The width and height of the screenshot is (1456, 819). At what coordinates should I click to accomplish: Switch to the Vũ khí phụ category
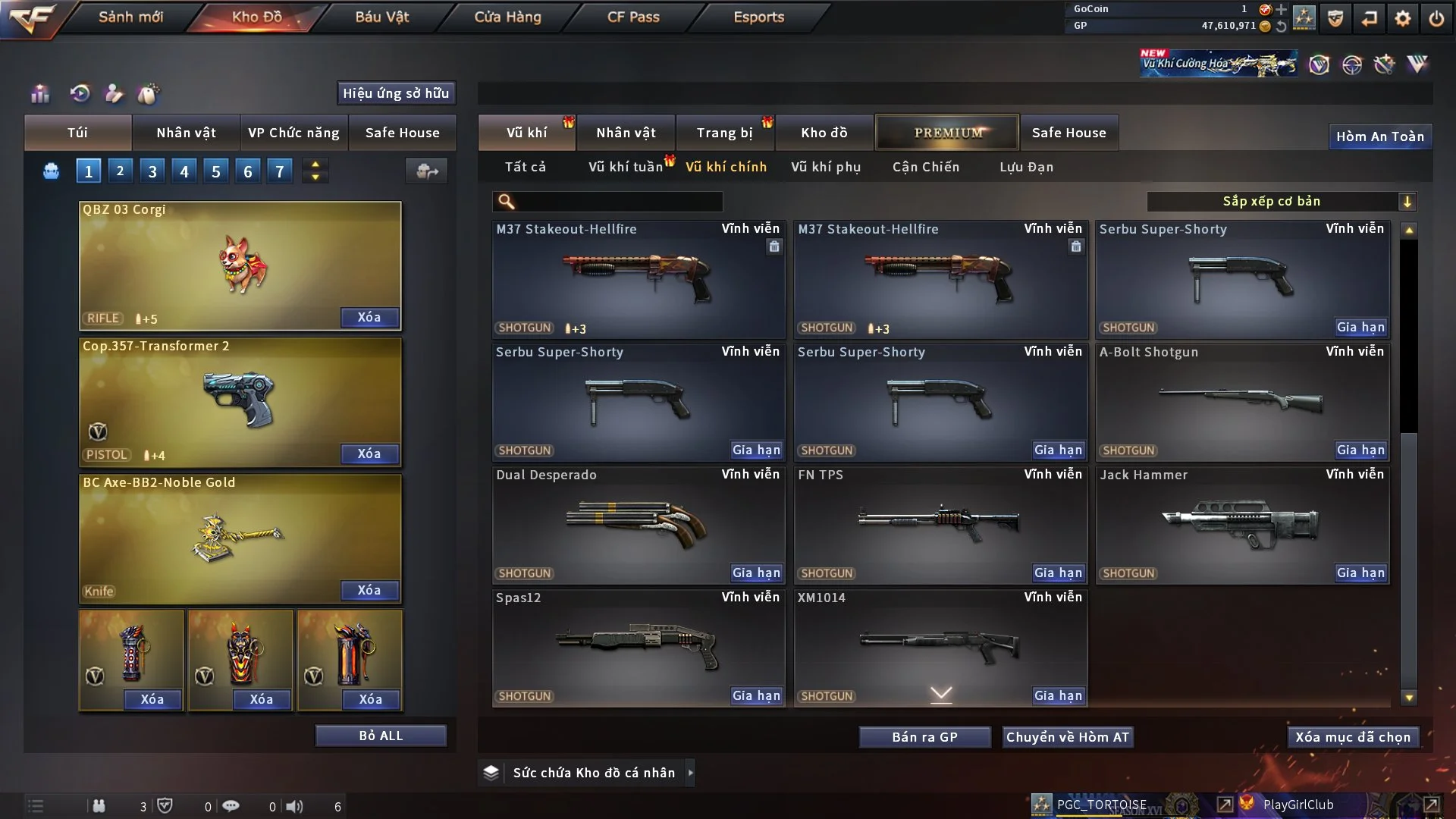(826, 167)
